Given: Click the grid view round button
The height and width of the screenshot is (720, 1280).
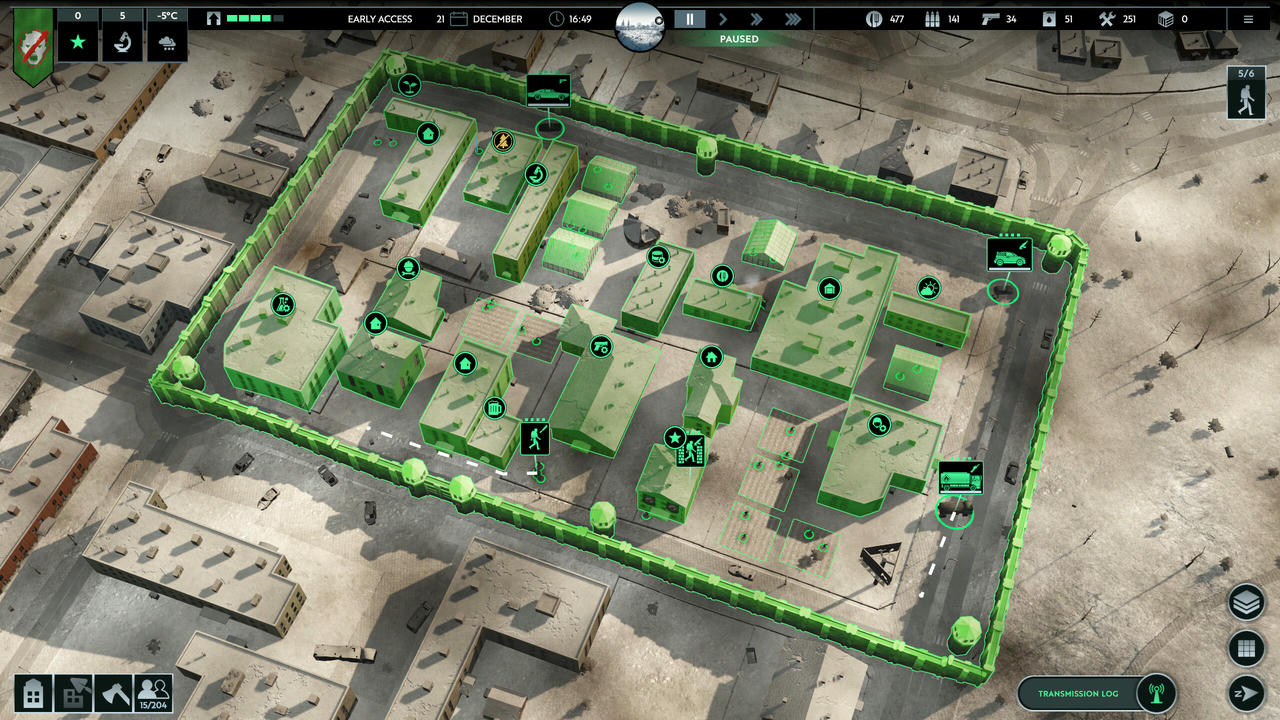Looking at the screenshot, I should coord(1245,648).
